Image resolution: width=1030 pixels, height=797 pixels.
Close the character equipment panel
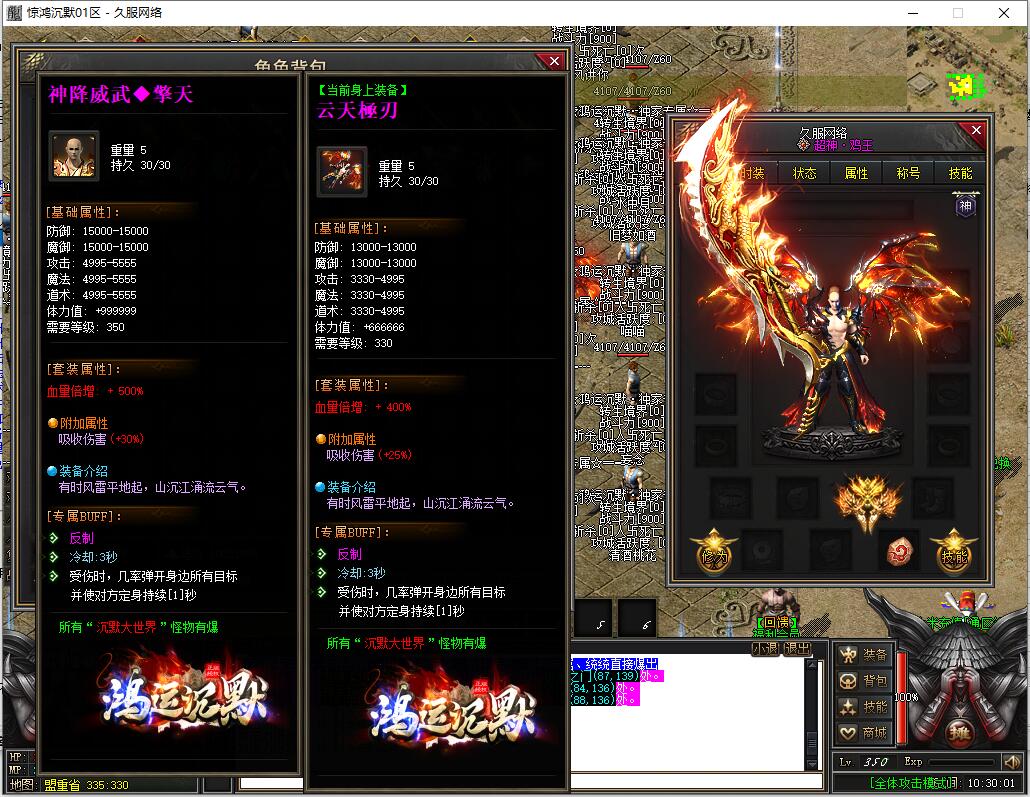[976, 131]
